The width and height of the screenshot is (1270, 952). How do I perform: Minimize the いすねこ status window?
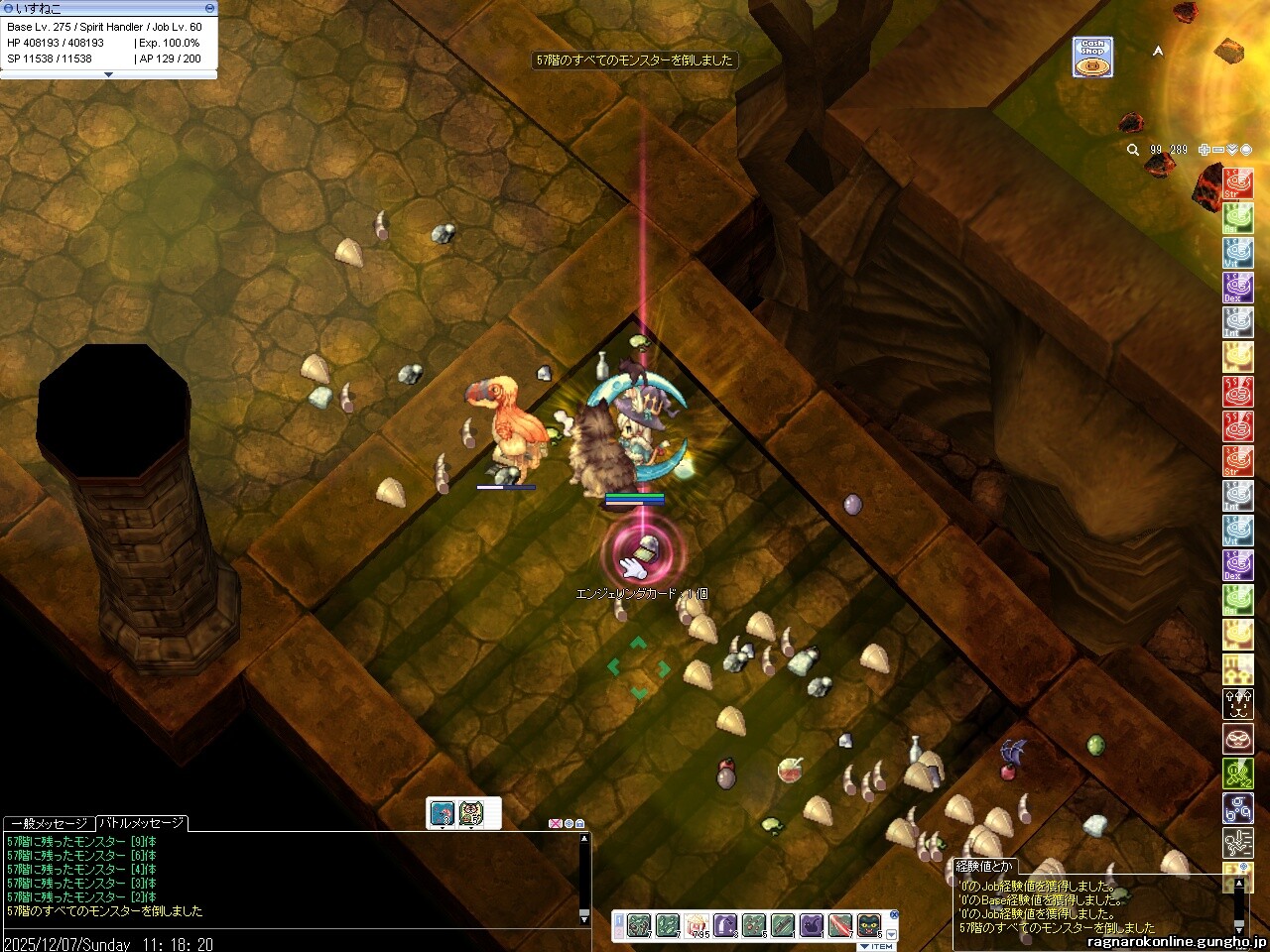[208, 8]
